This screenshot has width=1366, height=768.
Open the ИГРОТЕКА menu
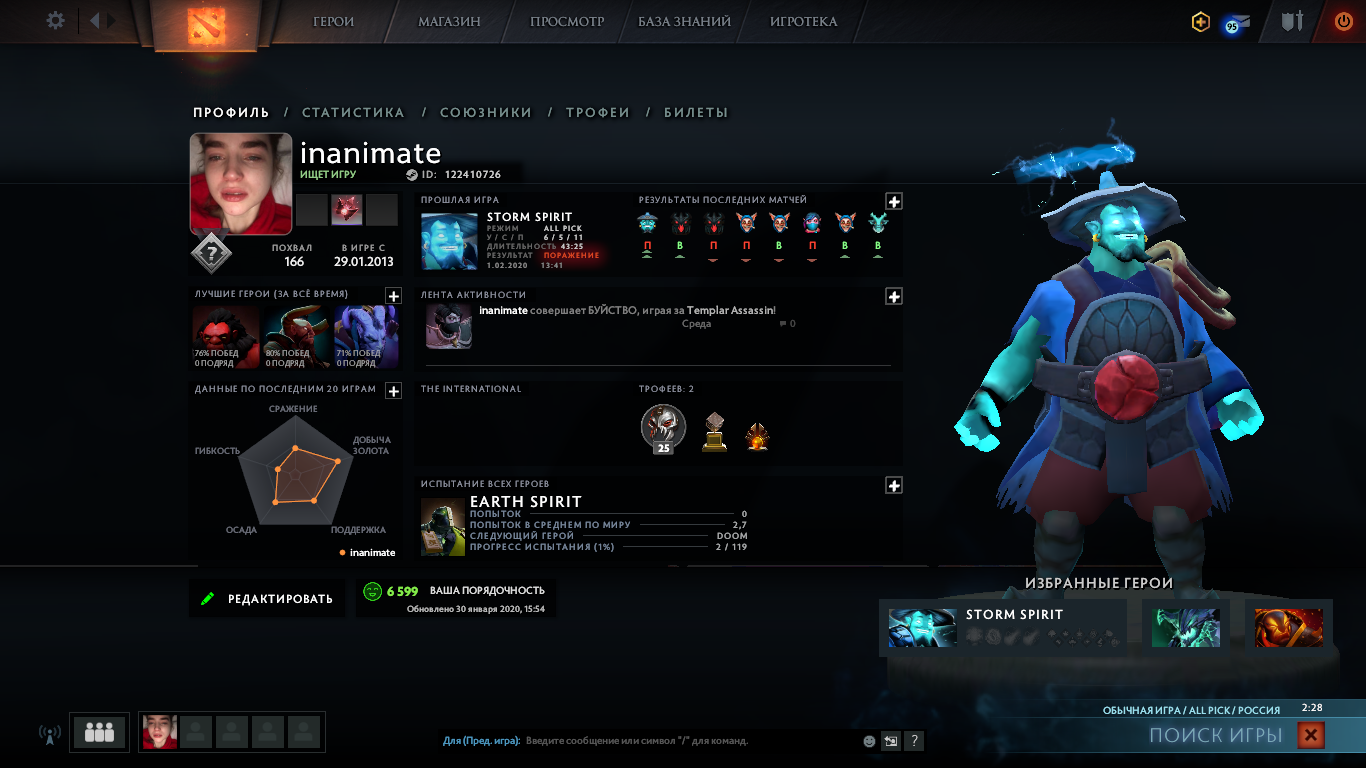click(803, 21)
